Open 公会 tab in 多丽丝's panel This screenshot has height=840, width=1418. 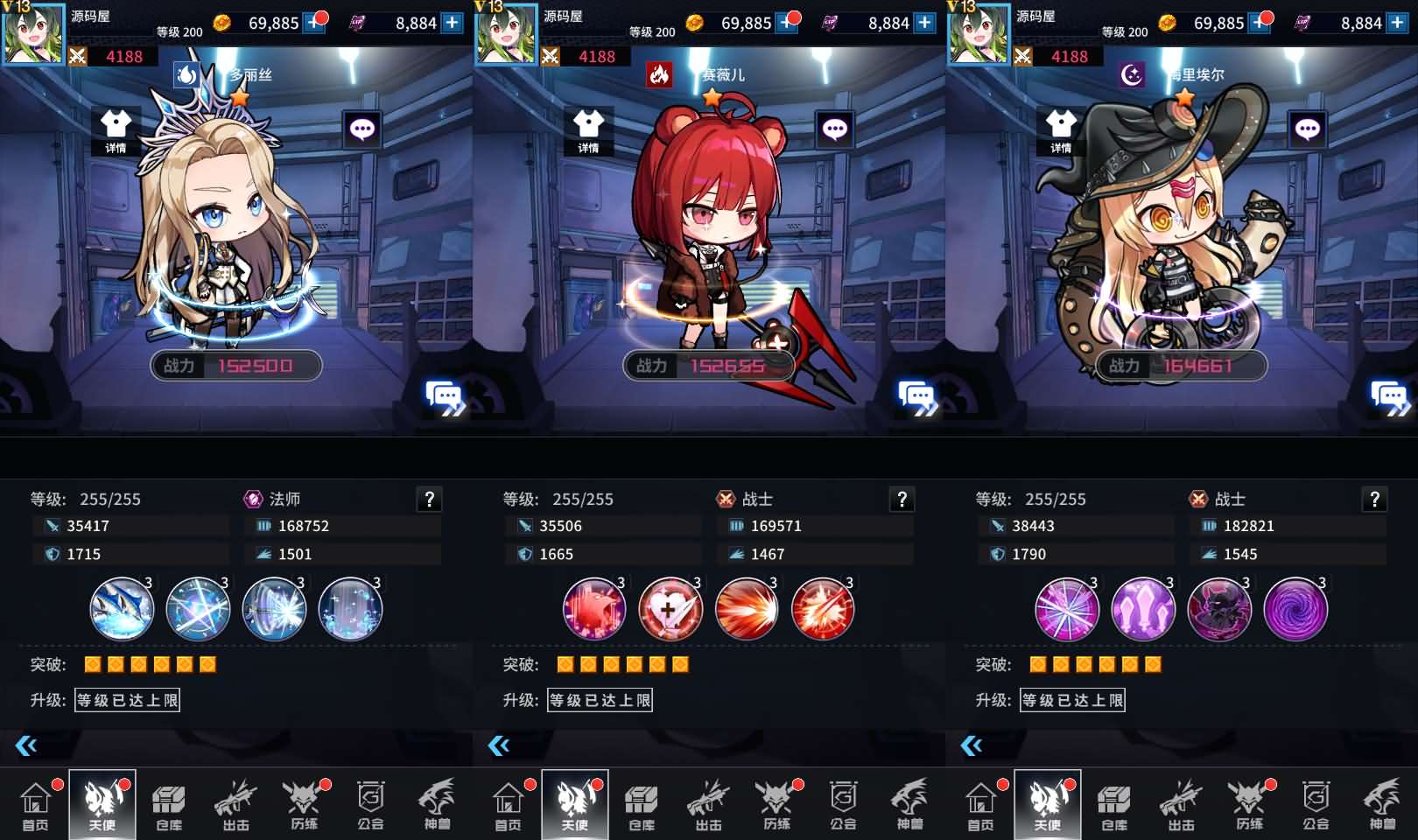click(370, 806)
